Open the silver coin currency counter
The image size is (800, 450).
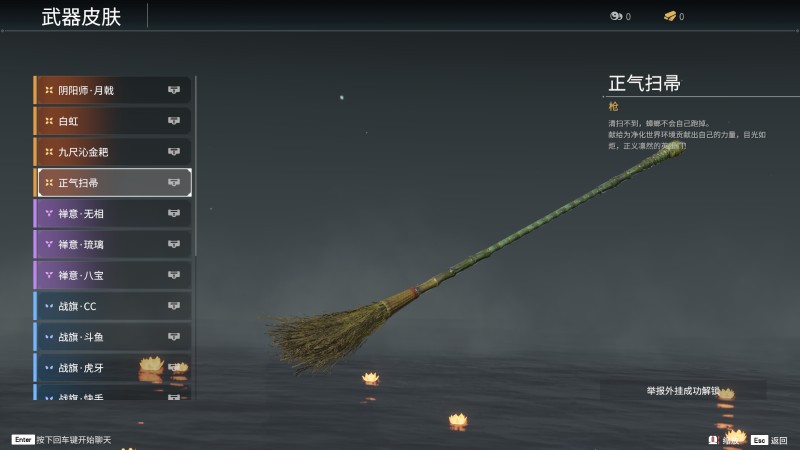coord(620,17)
